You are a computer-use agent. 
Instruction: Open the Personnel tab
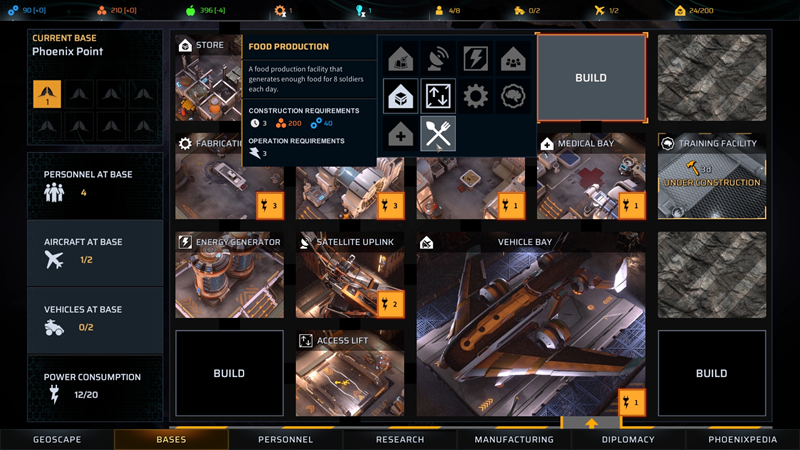click(285, 439)
